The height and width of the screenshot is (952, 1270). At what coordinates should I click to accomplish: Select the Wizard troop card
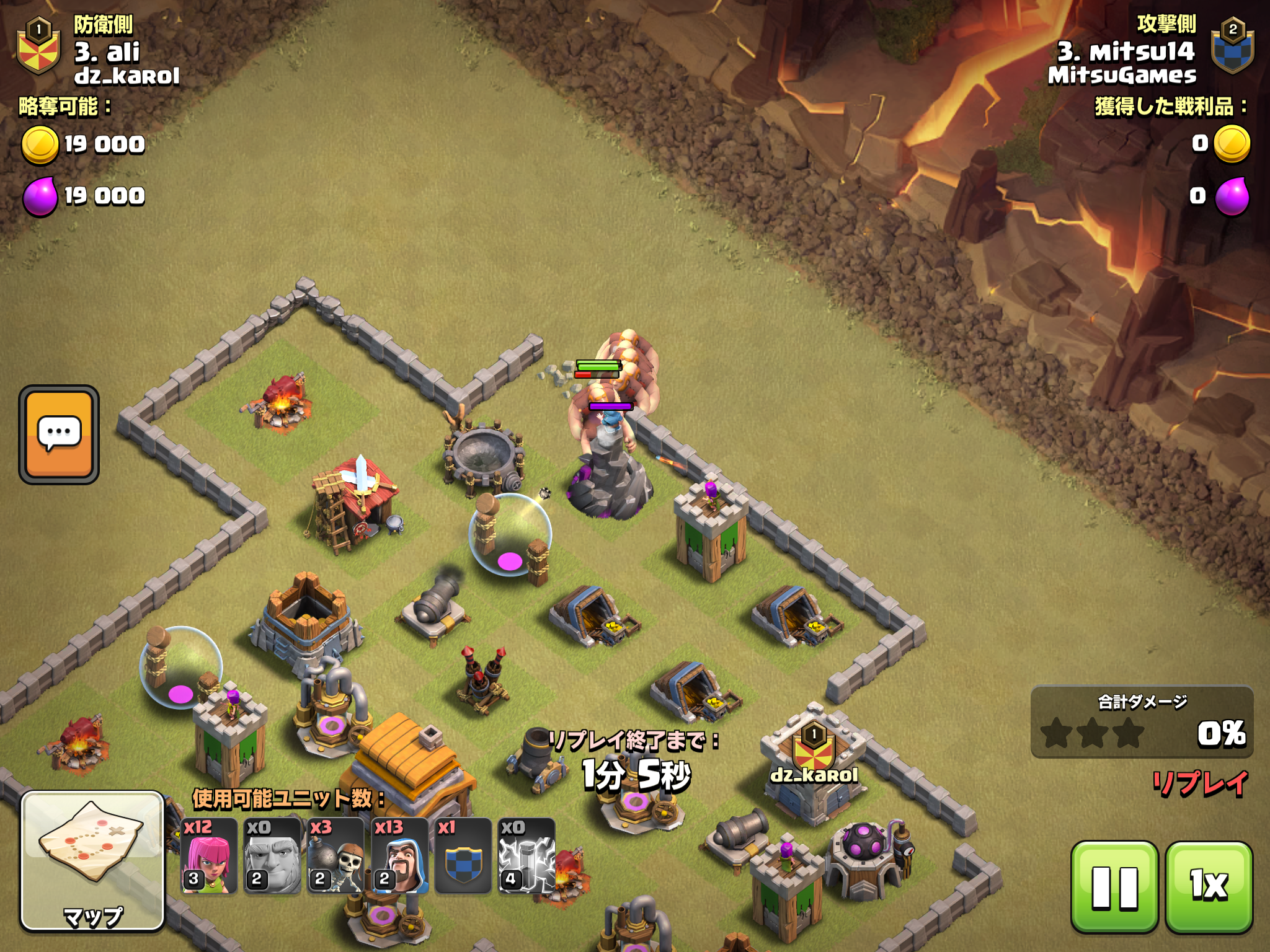tap(400, 856)
